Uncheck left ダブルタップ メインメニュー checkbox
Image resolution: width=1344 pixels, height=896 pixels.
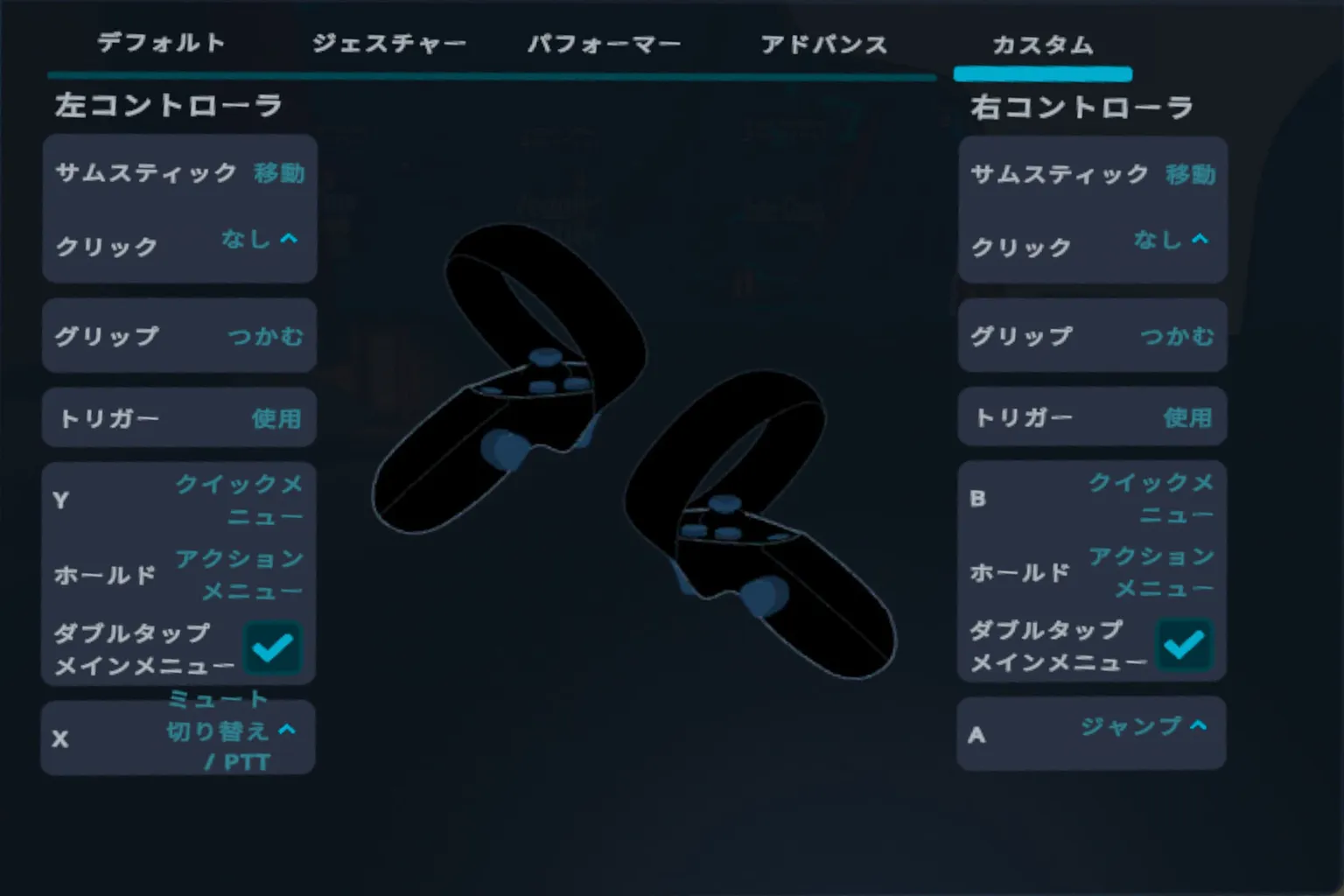click(274, 646)
